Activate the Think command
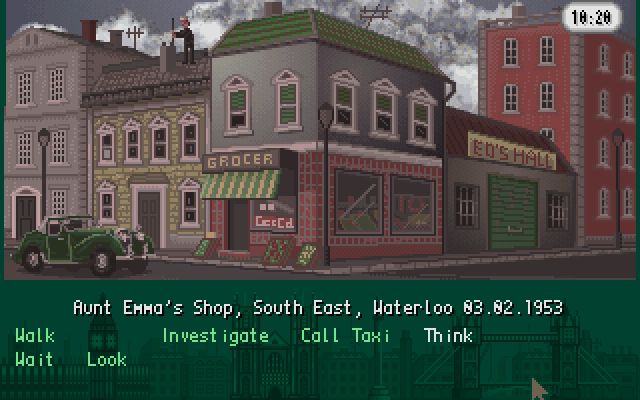This screenshot has width=640, height=400. 448,336
